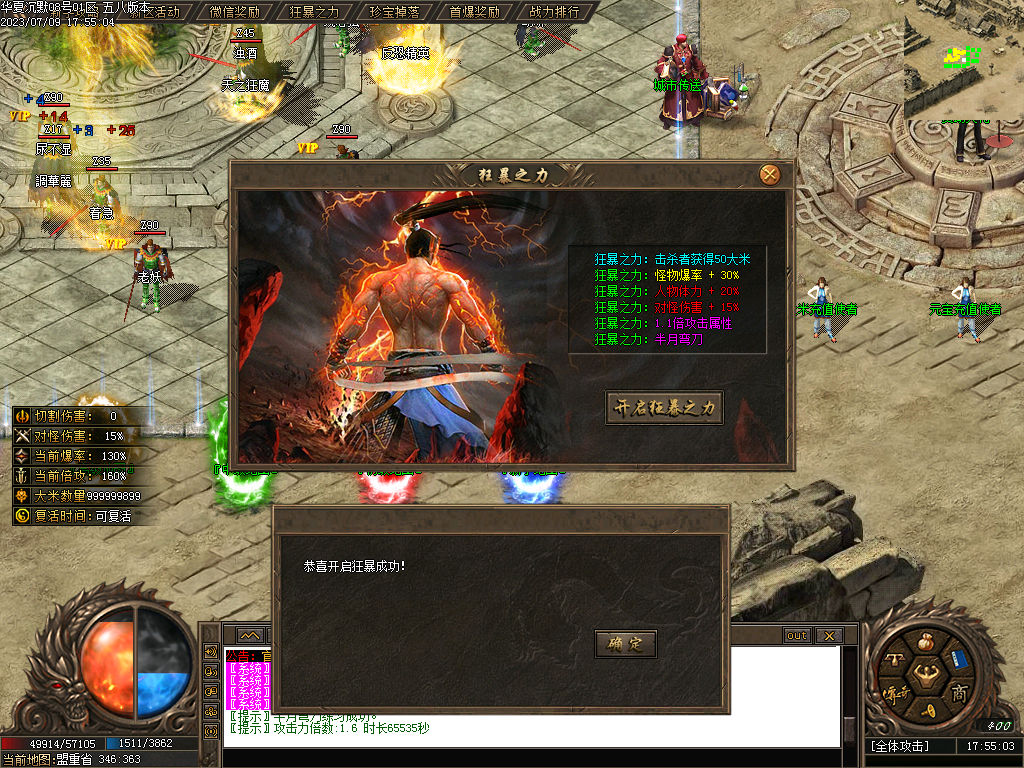Click the chat panel out button
Image resolution: width=1024 pixels, height=768 pixels.
tap(797, 636)
